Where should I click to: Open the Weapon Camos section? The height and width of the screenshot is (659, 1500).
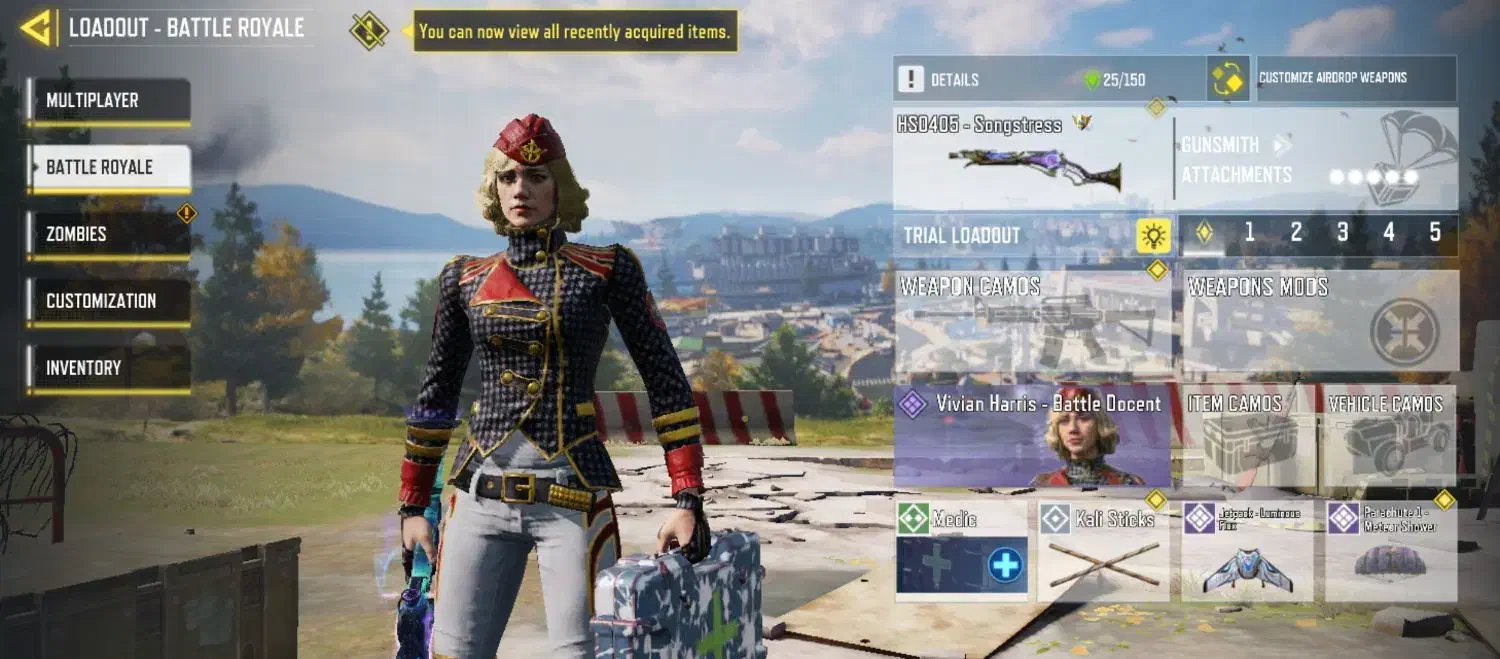1033,324
